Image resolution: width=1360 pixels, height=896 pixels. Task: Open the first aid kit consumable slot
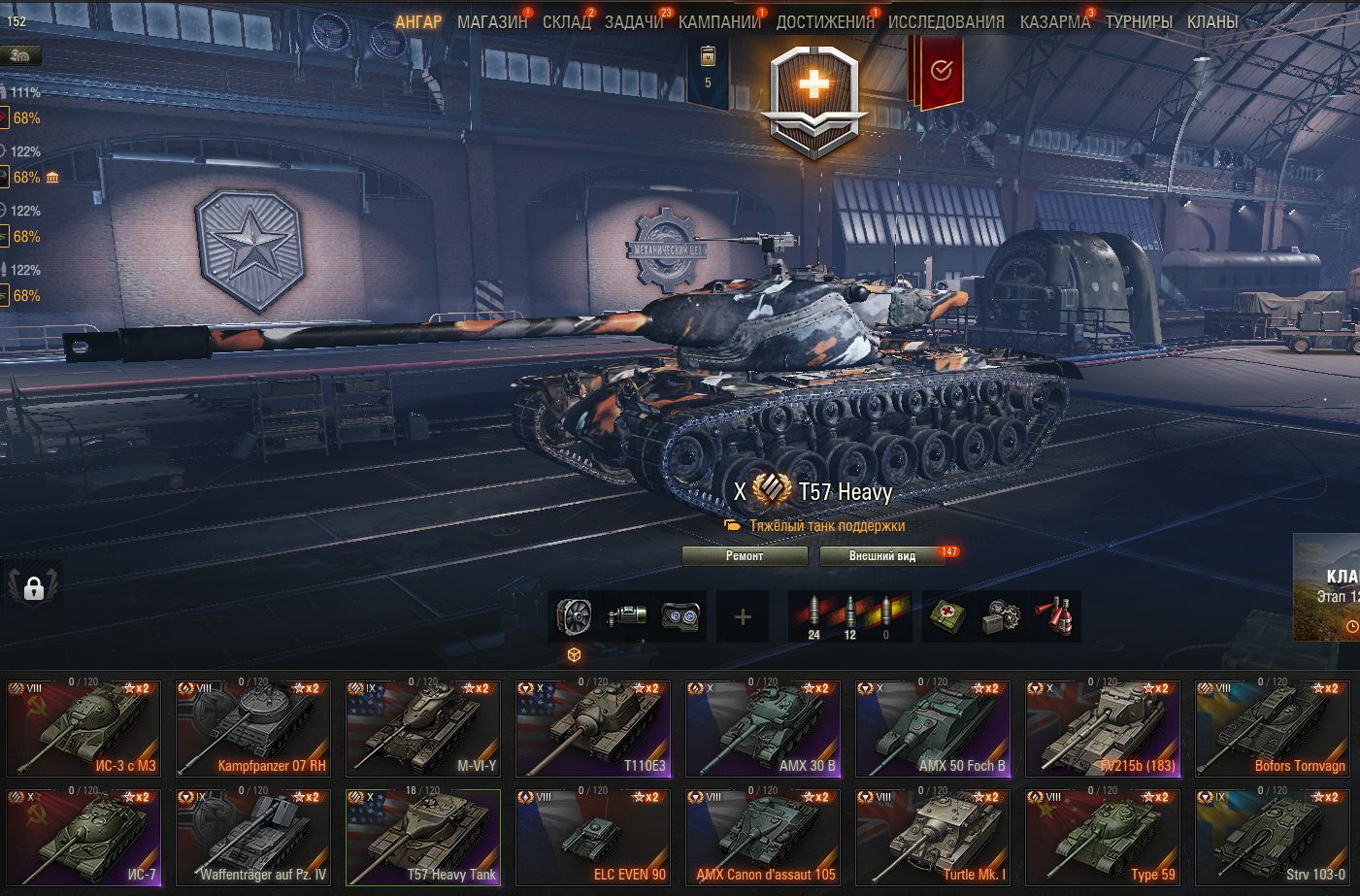tap(947, 616)
